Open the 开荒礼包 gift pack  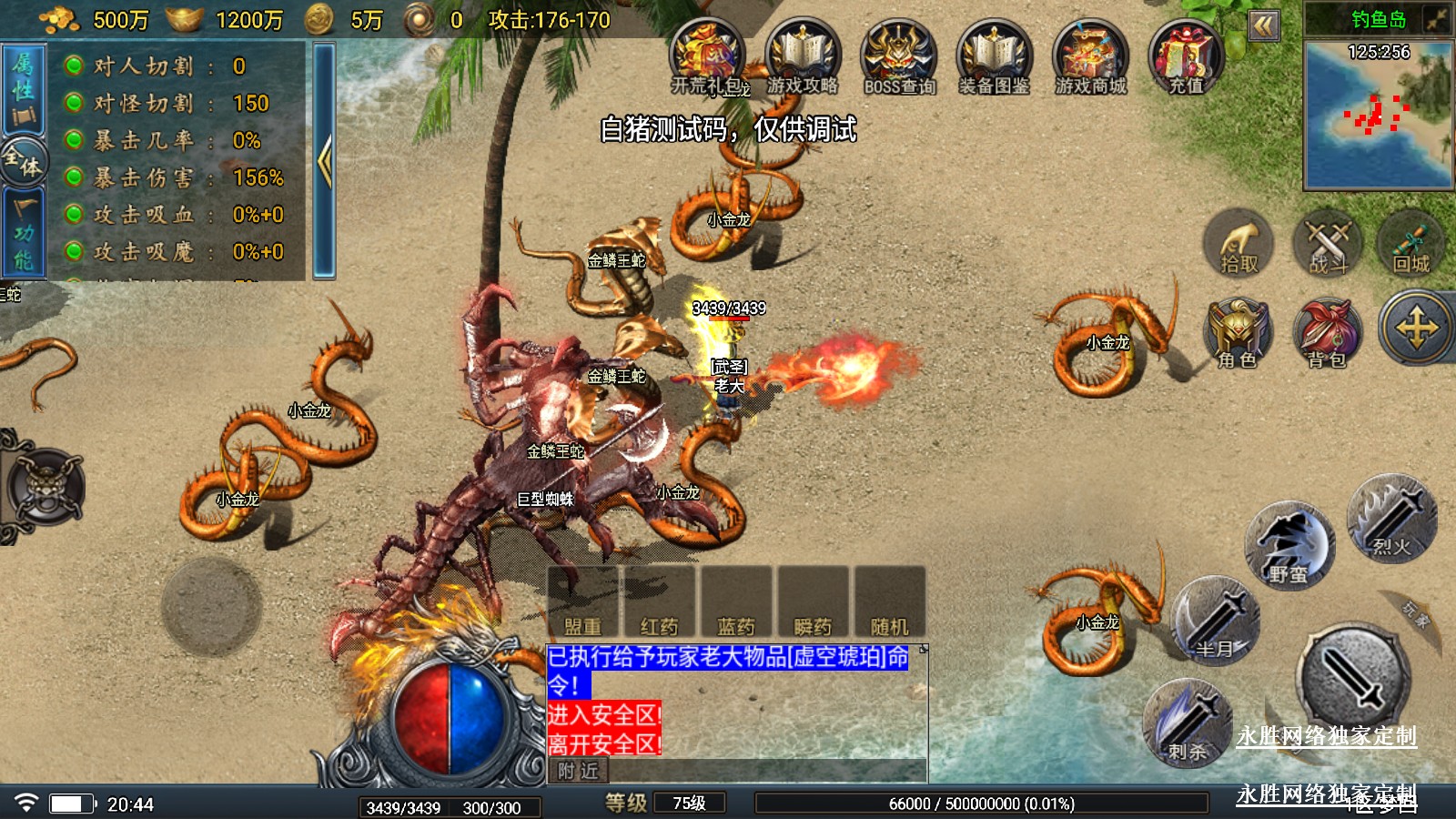(708, 57)
